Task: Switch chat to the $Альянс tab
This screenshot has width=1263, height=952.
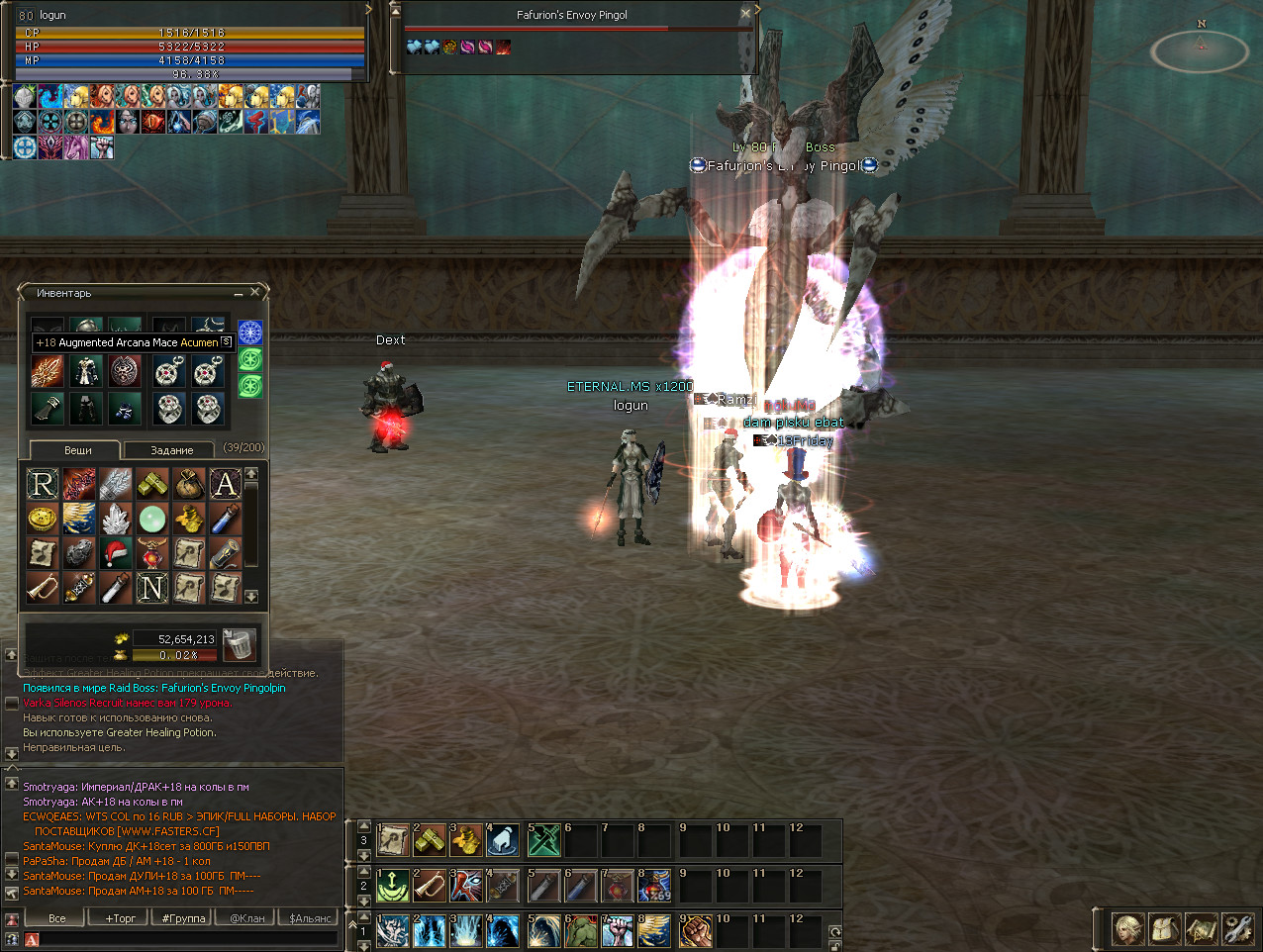Action: 310,918
